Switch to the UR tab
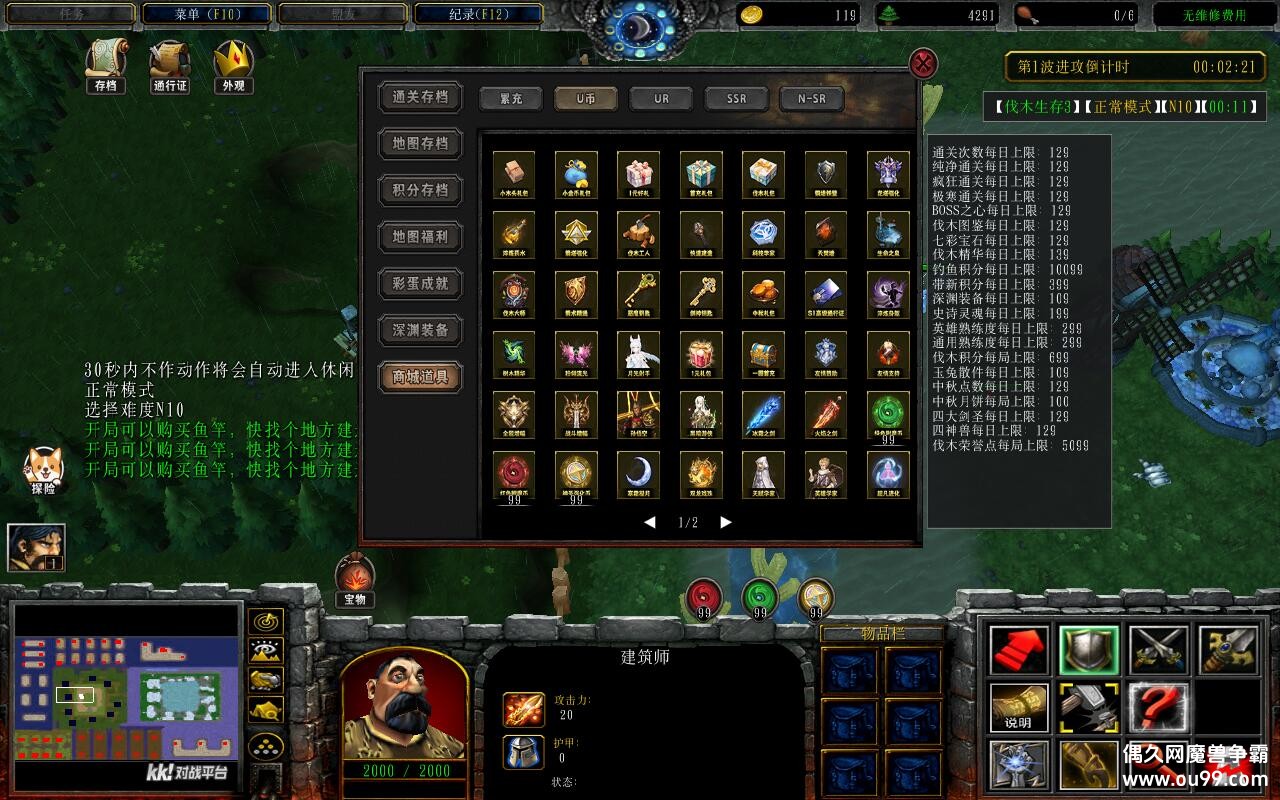The height and width of the screenshot is (800, 1280). [661, 99]
